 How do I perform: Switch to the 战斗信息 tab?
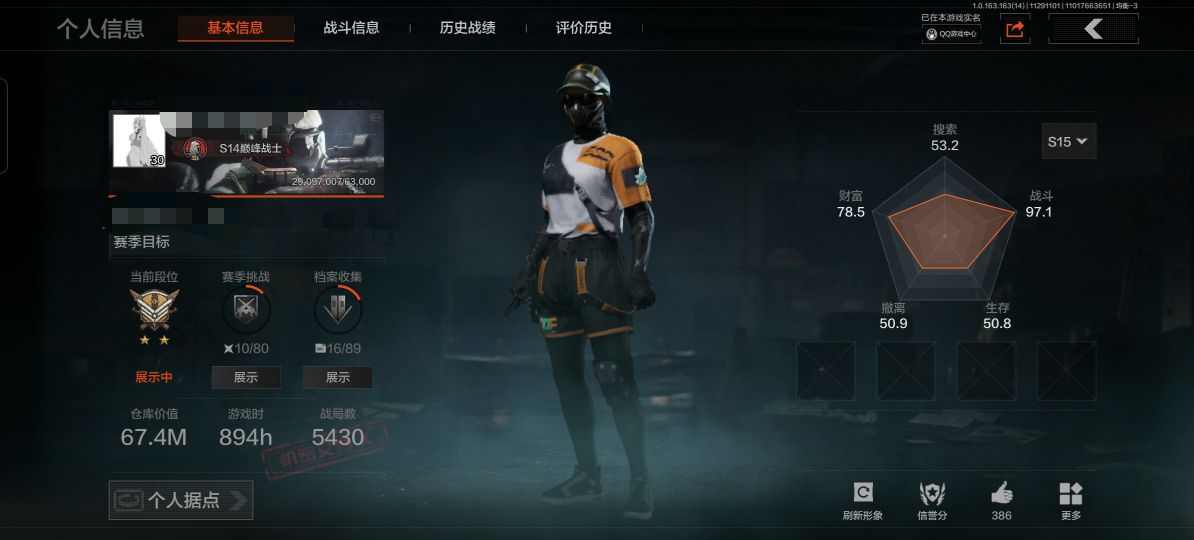click(x=352, y=28)
